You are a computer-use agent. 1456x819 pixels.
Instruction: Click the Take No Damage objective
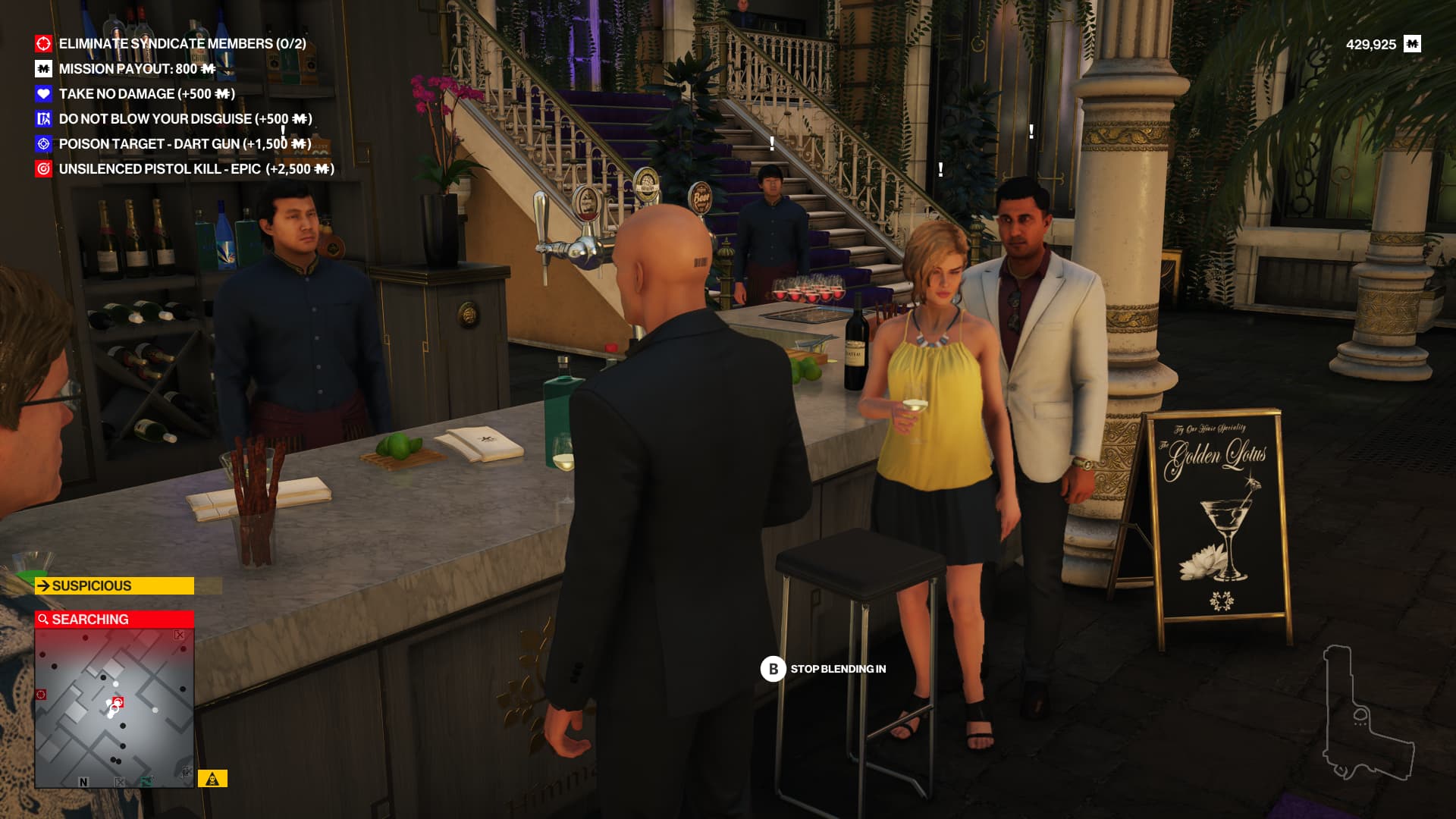(x=146, y=94)
